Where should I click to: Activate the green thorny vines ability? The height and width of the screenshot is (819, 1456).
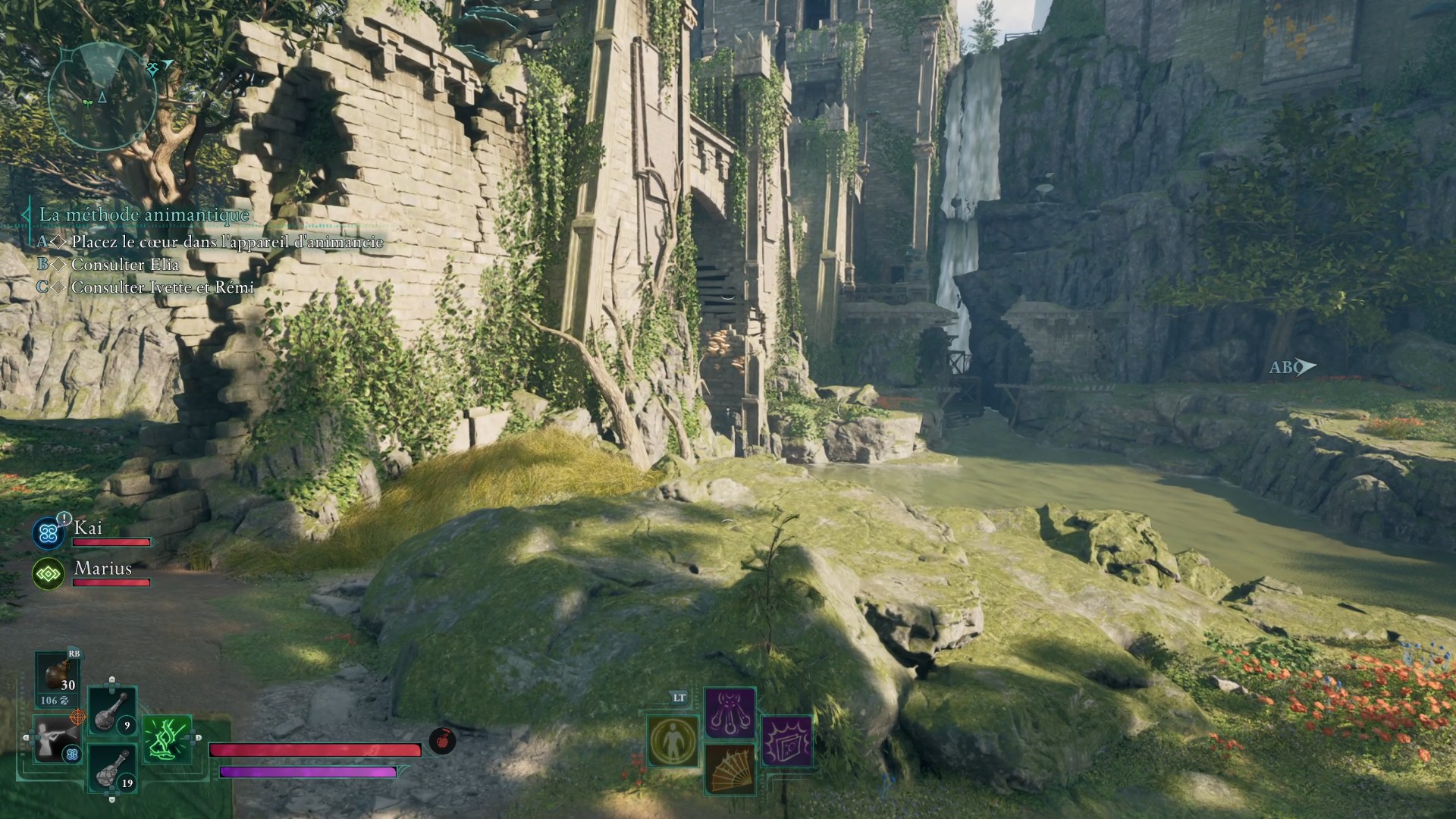coord(168,739)
